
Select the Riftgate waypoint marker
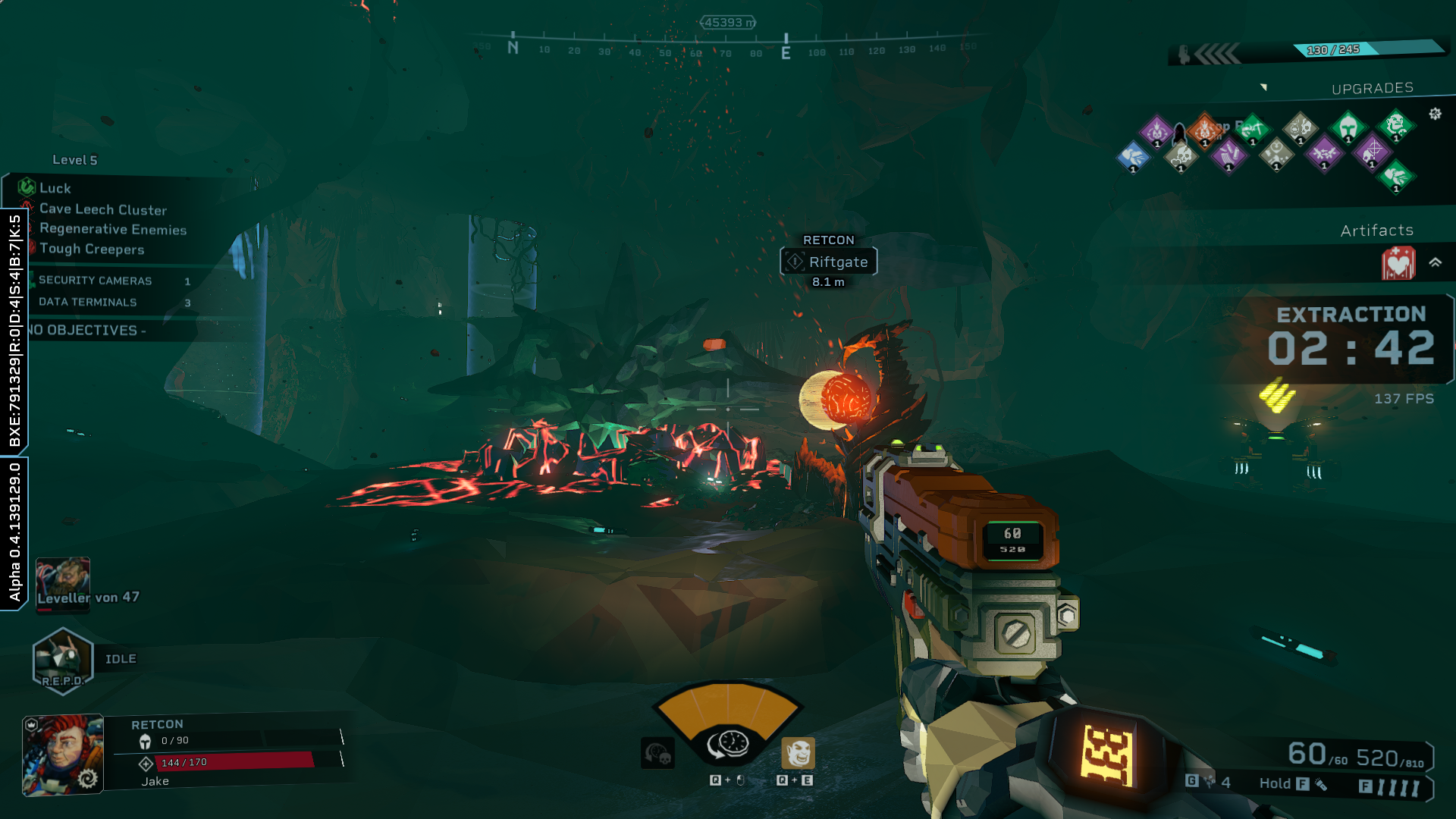pyautogui.click(x=828, y=262)
